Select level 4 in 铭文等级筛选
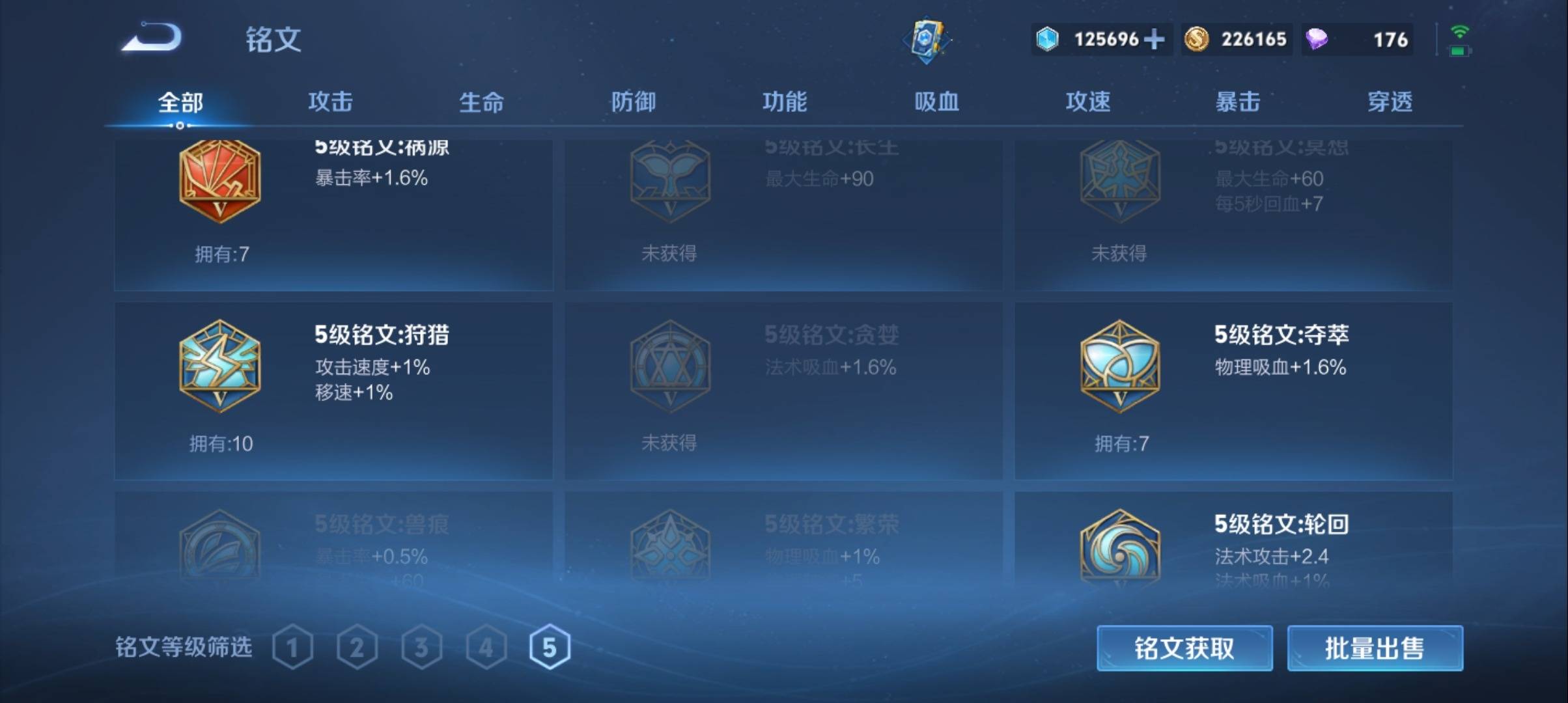This screenshot has height=703, width=1568. 486,646
